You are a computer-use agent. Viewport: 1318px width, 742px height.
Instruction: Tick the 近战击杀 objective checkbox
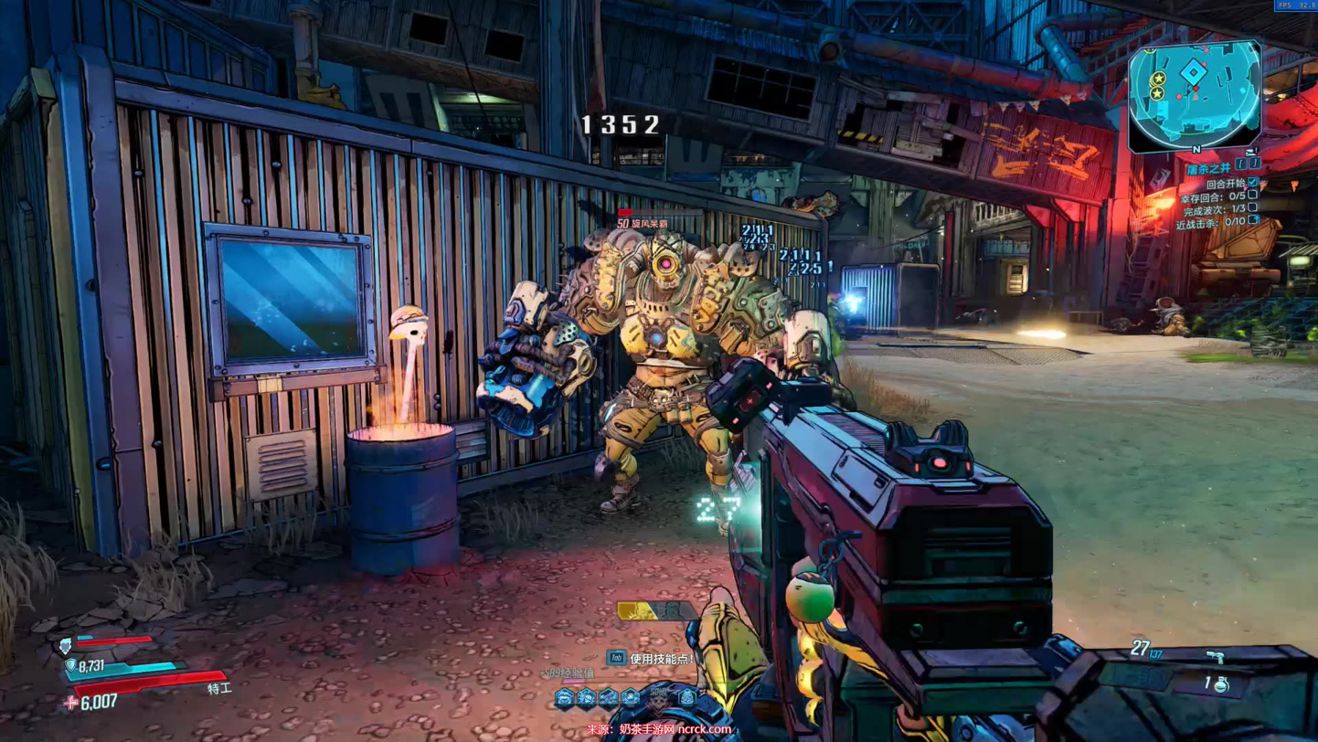click(x=1254, y=221)
